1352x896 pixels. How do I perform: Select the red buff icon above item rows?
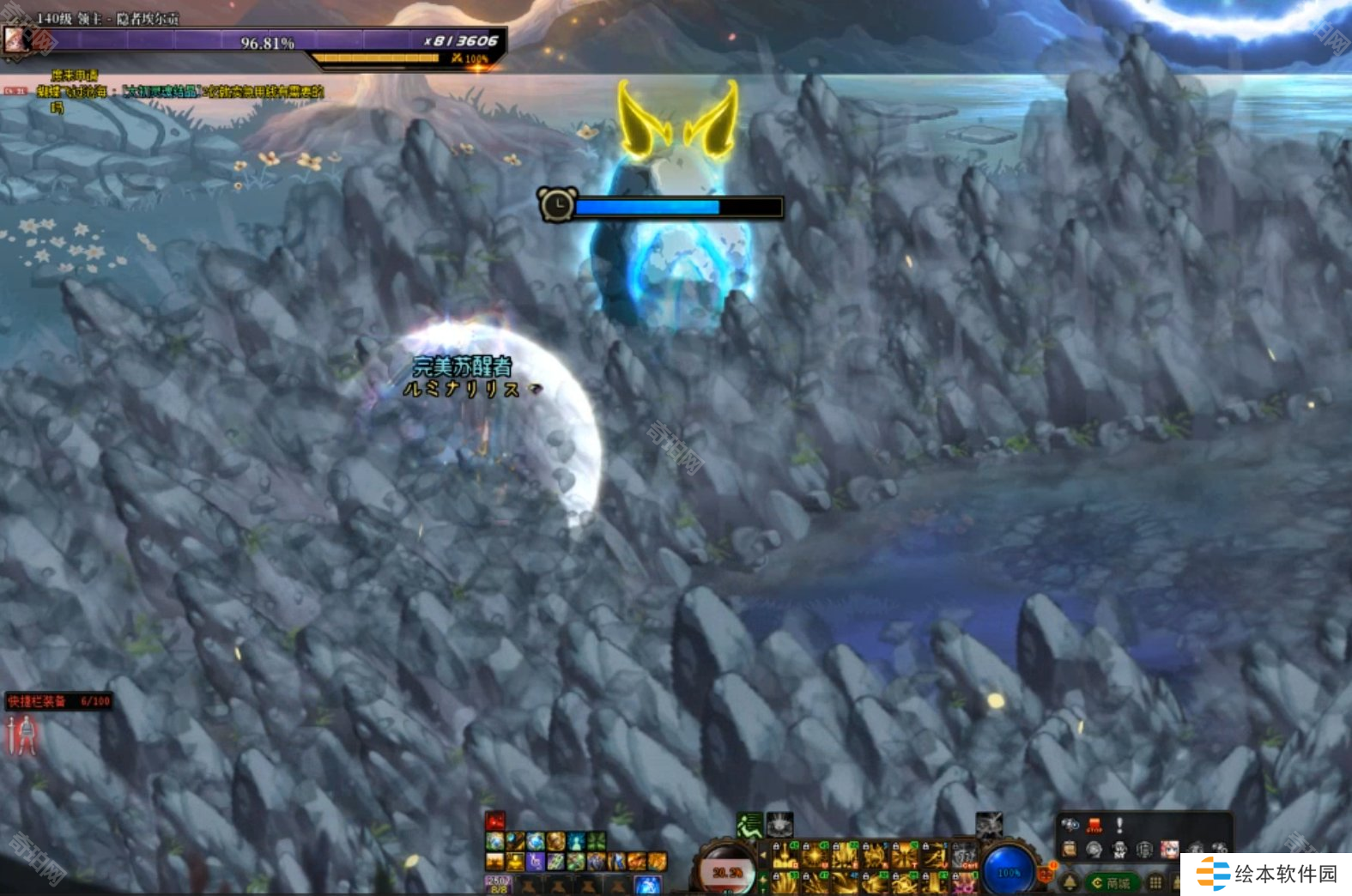pyautogui.click(x=495, y=821)
